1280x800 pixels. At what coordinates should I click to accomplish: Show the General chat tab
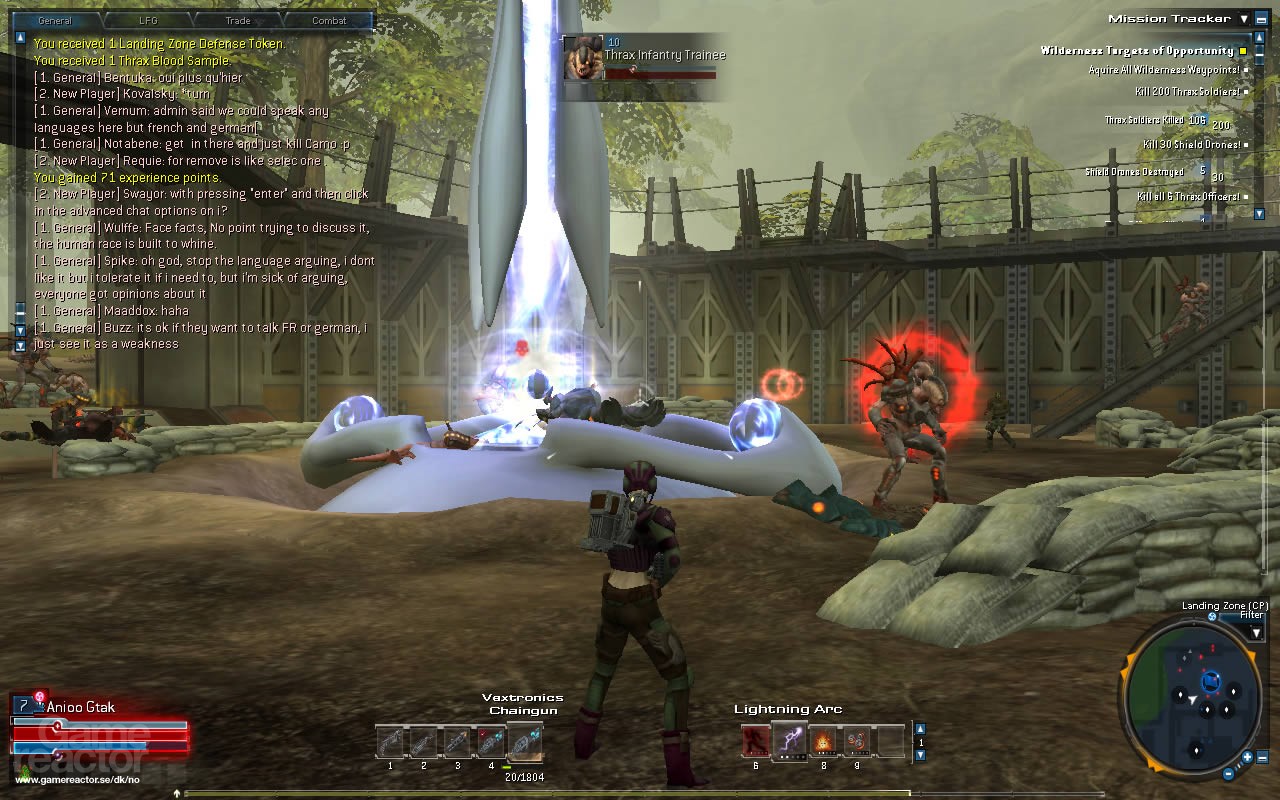pos(55,20)
